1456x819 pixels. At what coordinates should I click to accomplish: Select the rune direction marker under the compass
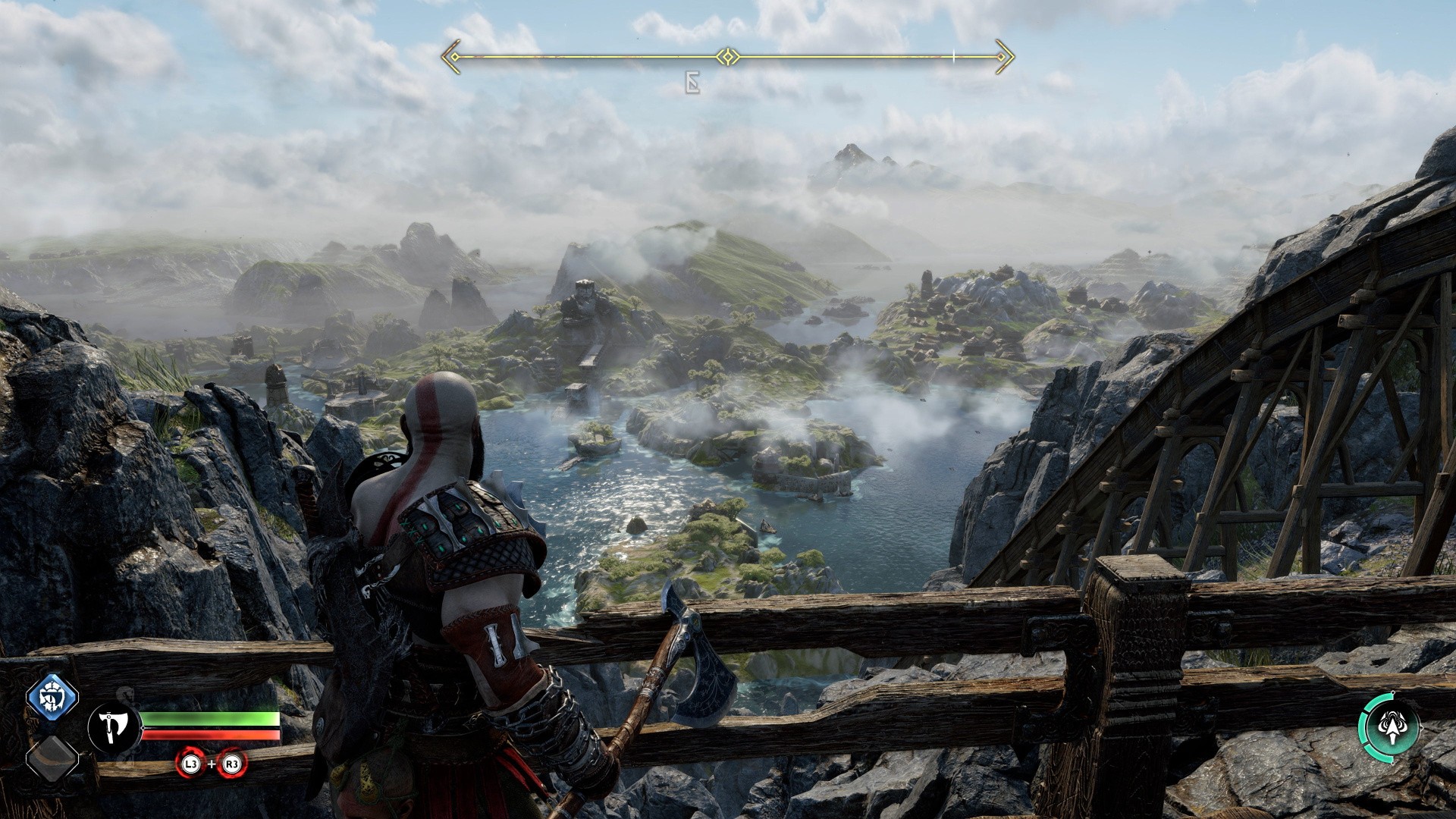click(692, 83)
